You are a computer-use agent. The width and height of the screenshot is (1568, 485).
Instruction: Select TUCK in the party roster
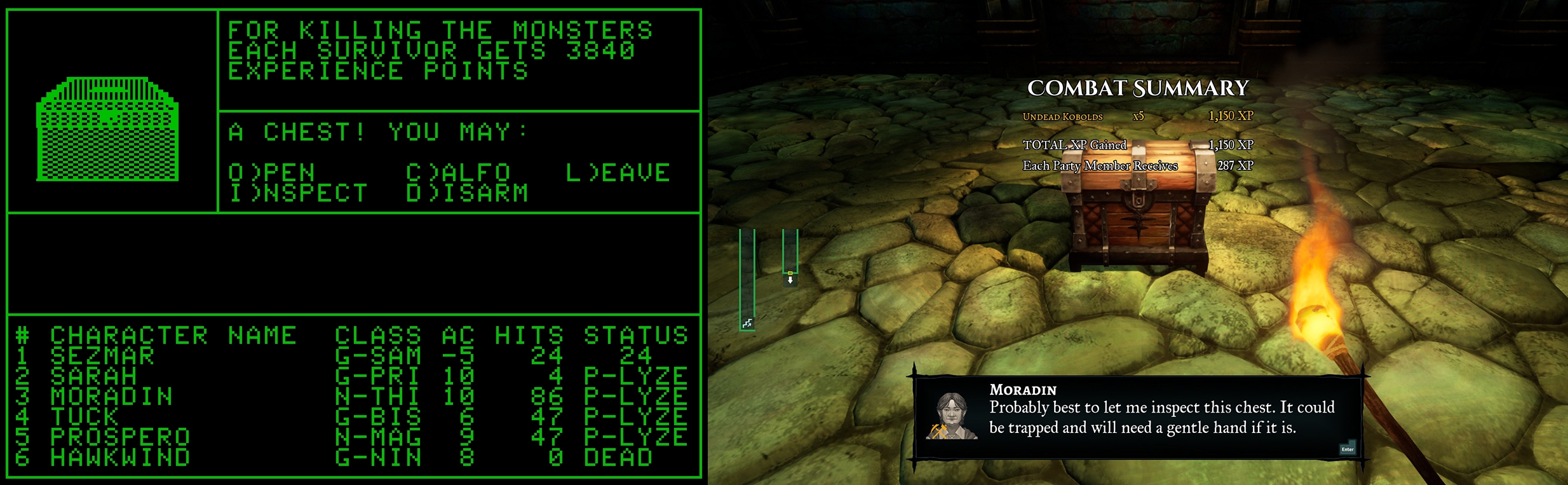[x=84, y=417]
